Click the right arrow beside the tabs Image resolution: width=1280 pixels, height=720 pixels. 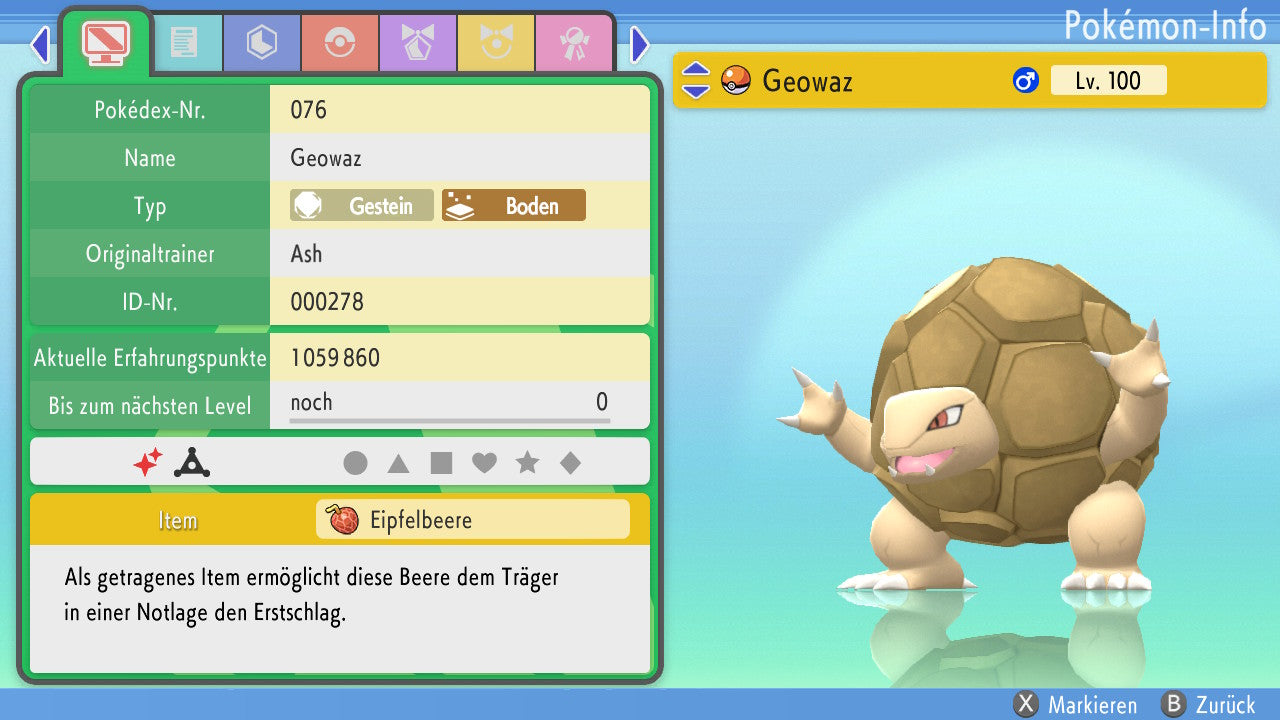[640, 44]
